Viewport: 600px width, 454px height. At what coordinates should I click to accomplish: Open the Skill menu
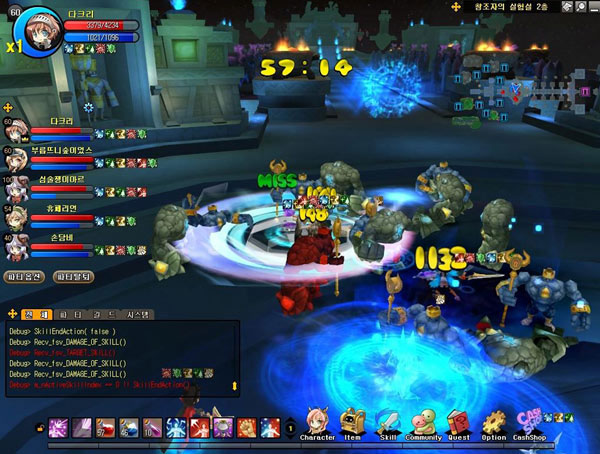coord(388,423)
